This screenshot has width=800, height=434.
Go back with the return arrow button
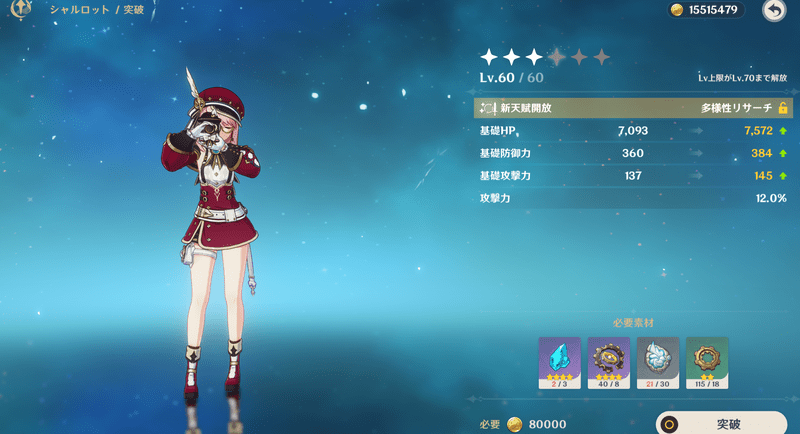[x=774, y=10]
